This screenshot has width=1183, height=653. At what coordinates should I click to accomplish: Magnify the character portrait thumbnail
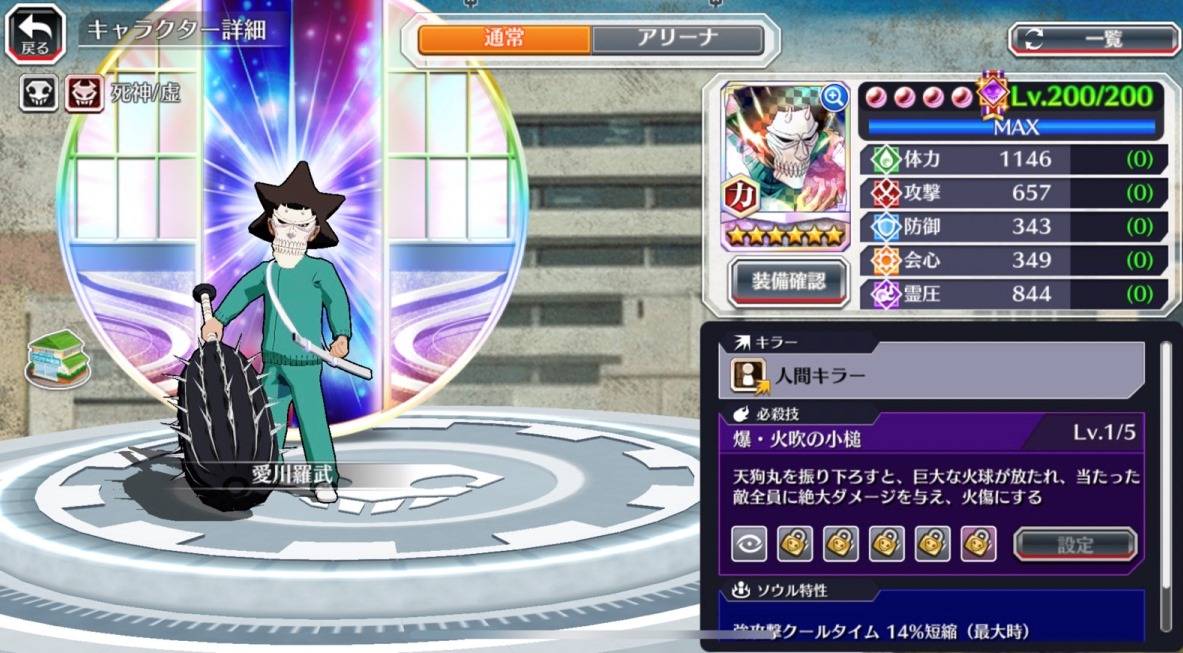(x=833, y=97)
